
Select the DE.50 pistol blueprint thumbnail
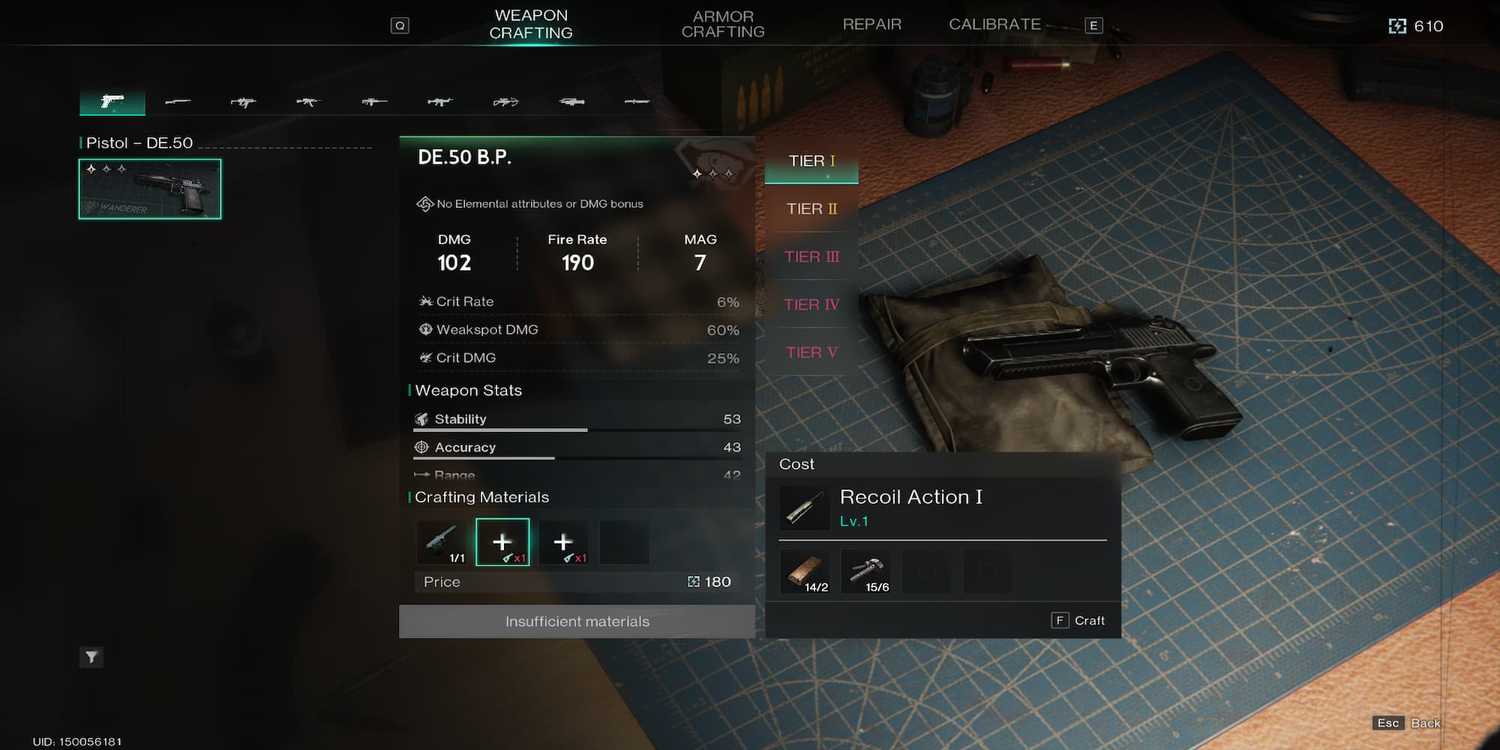[x=150, y=189]
